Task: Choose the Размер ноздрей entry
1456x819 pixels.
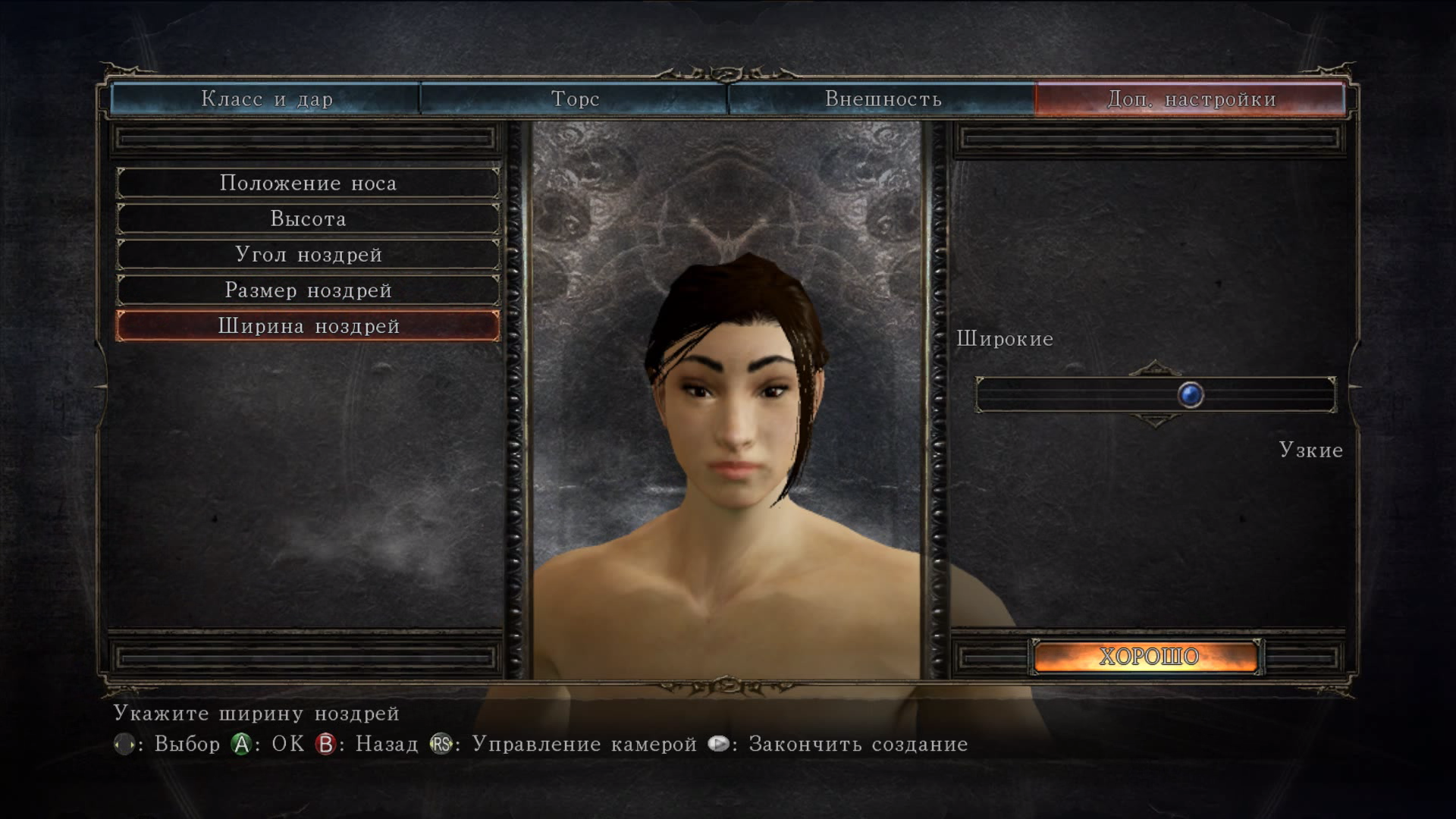Action: pyautogui.click(x=308, y=290)
